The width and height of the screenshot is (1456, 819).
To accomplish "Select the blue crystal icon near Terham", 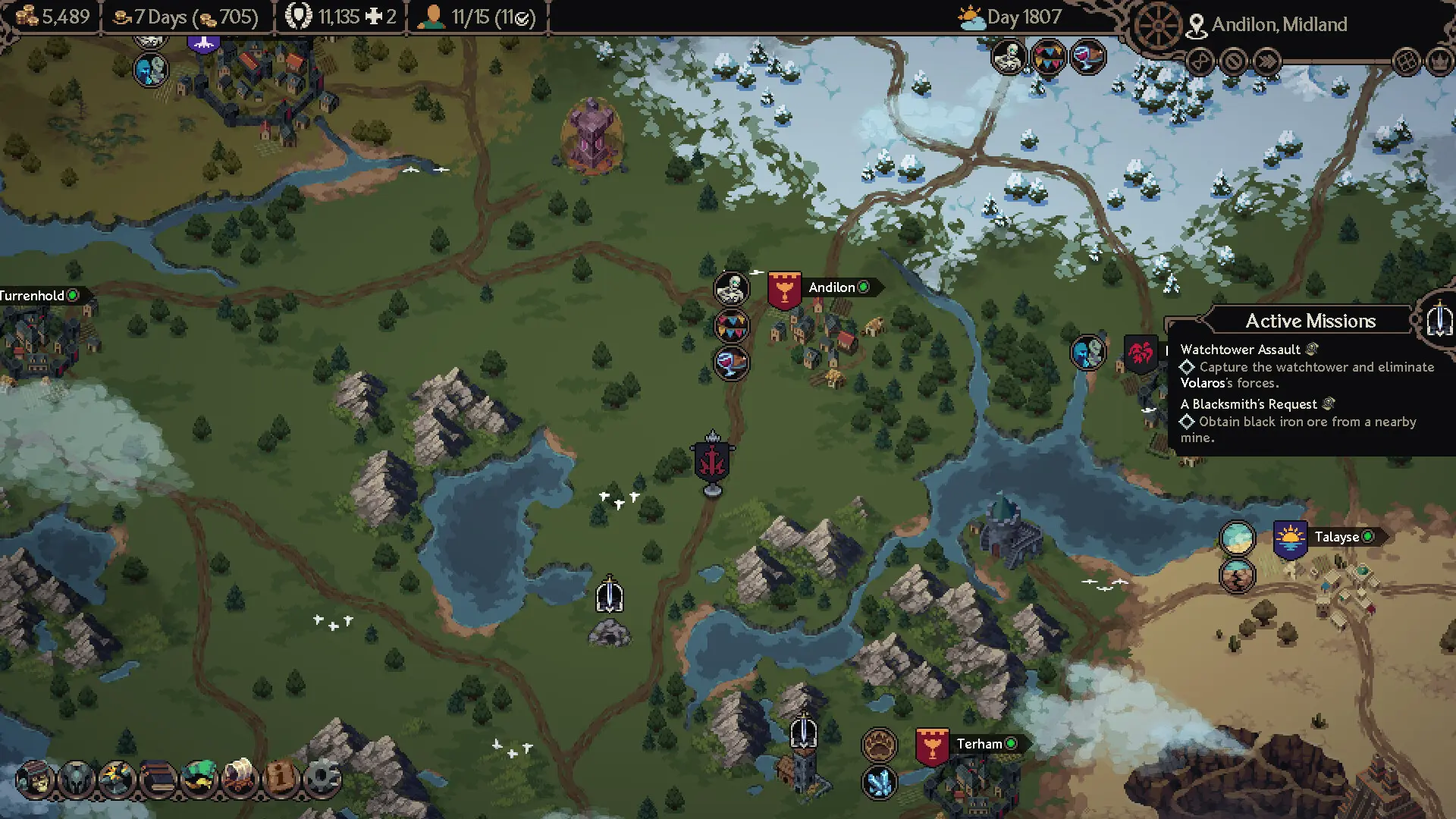I will (x=878, y=783).
